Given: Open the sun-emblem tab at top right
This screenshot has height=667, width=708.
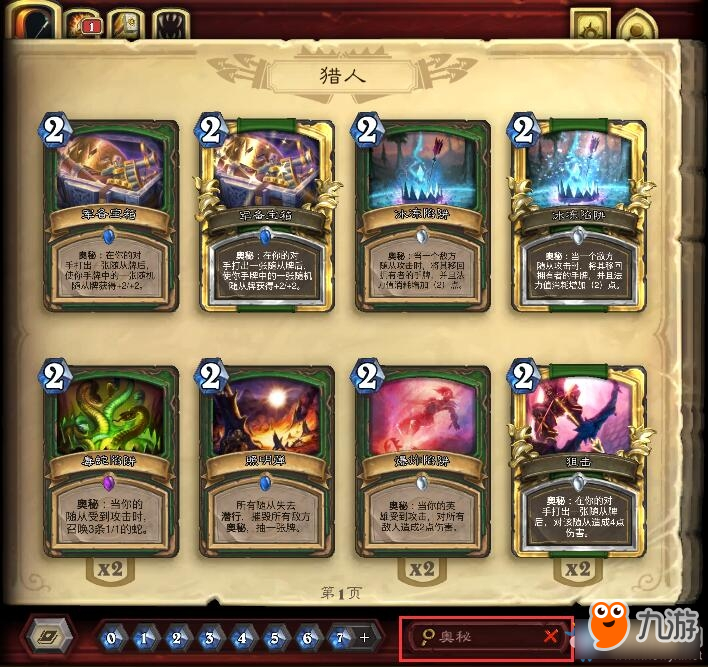Looking at the screenshot, I should coord(590,25).
